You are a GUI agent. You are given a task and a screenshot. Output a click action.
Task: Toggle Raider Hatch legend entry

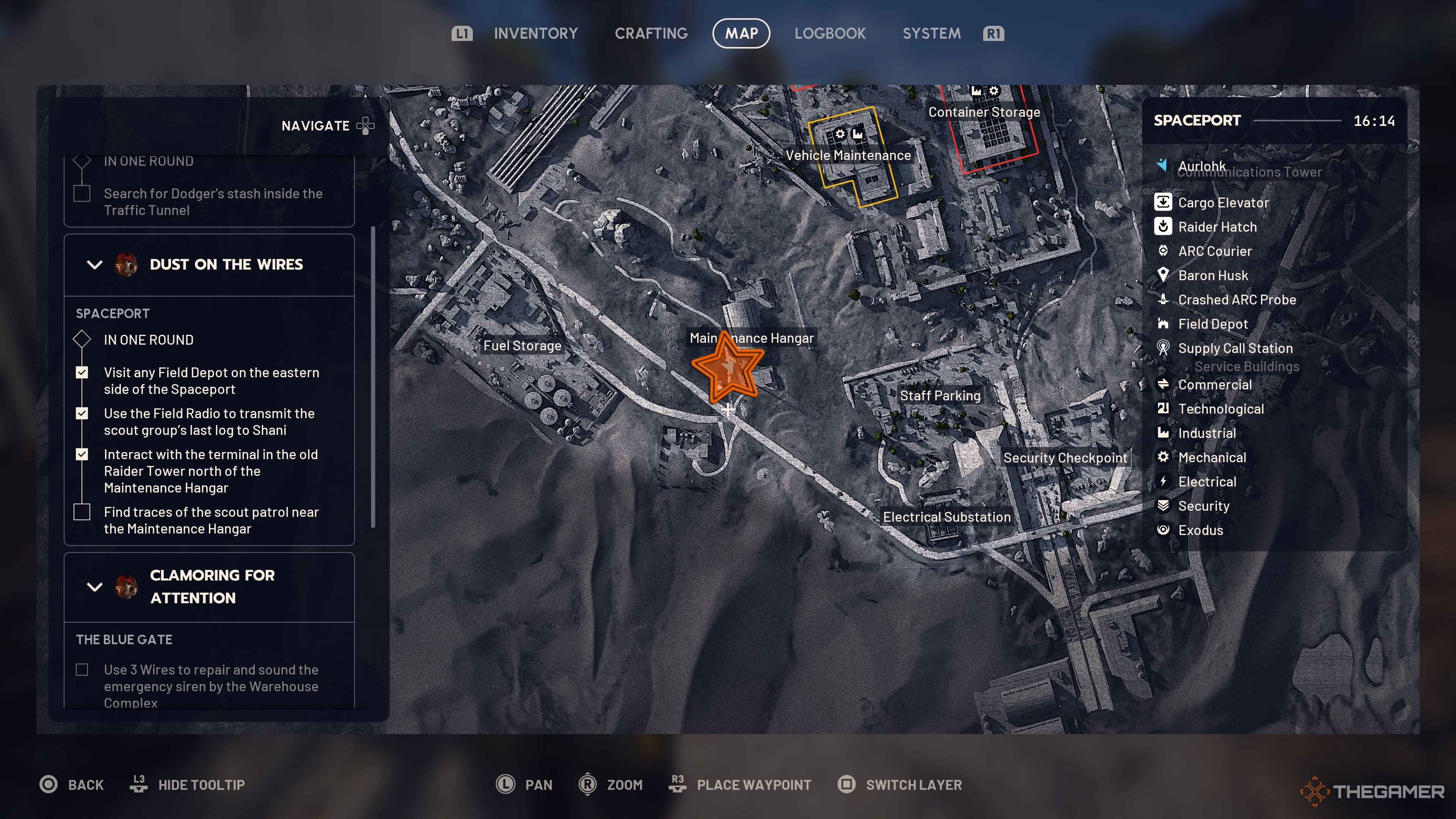[1217, 227]
